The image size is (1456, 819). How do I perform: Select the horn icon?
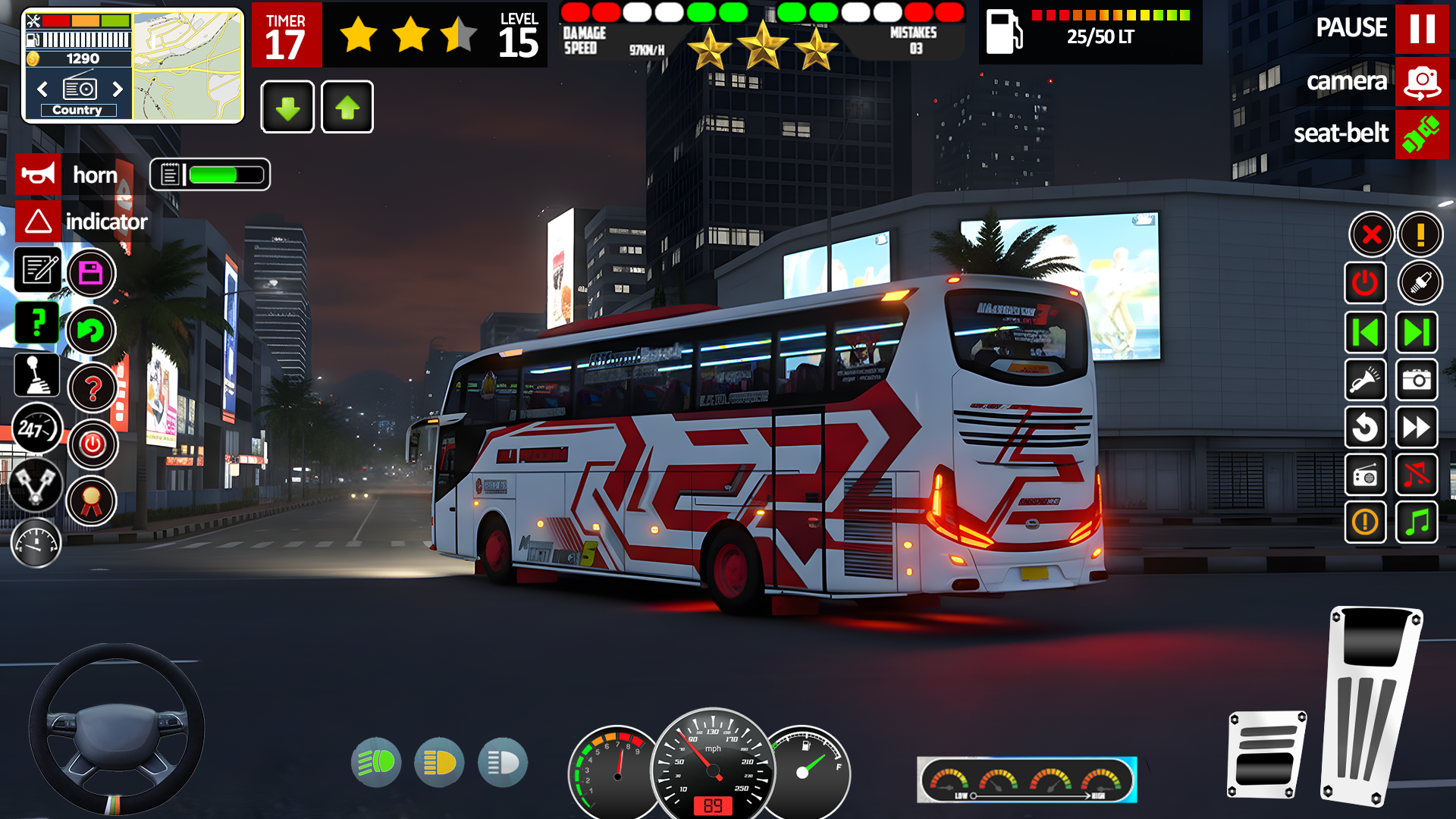[38, 174]
